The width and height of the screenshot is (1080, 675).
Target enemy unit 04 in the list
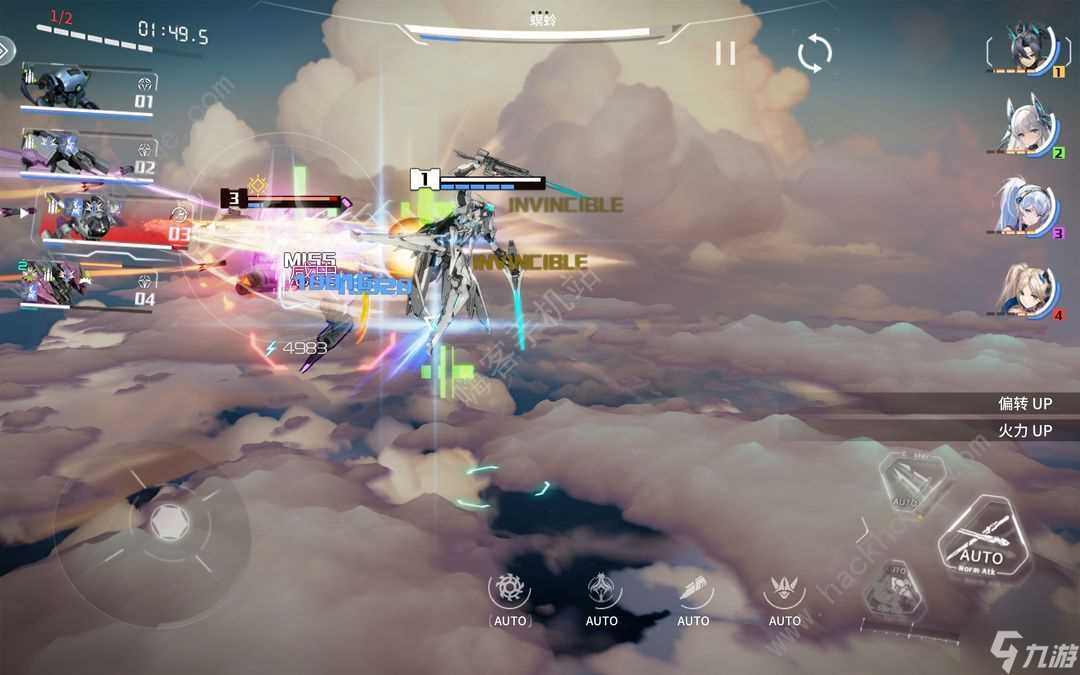pyautogui.click(x=88, y=284)
